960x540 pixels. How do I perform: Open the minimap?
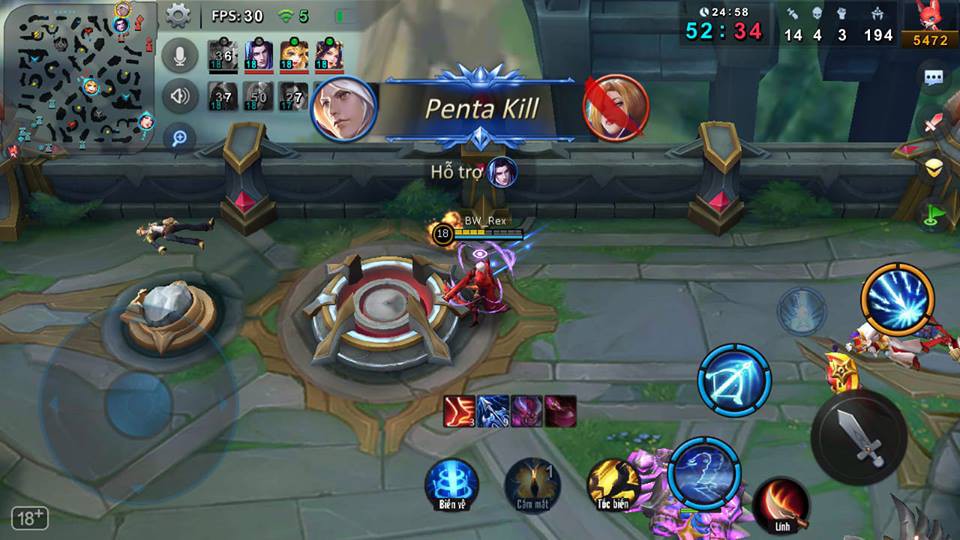coord(78,78)
